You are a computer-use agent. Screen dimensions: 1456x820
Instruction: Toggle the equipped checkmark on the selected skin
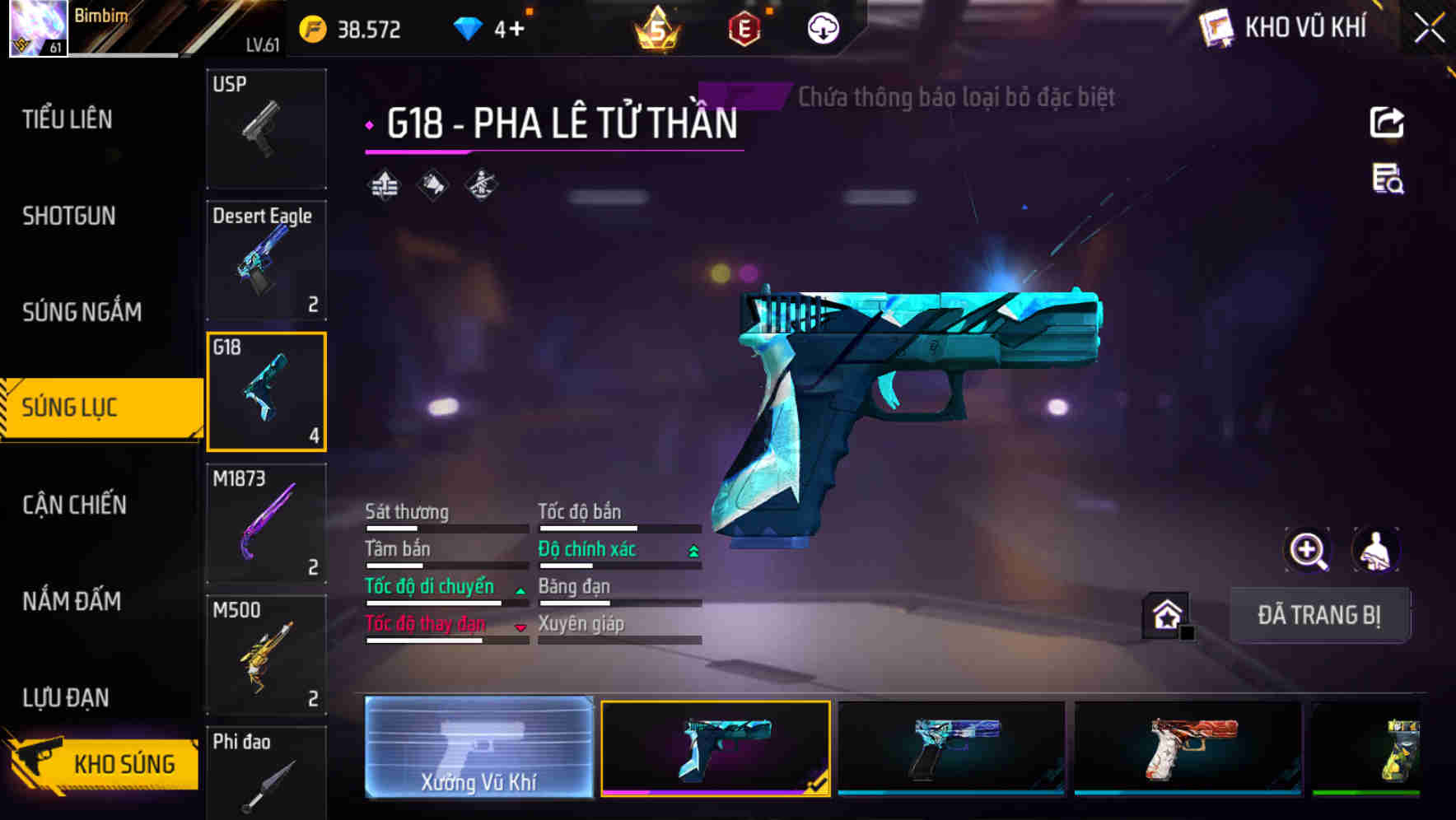click(815, 786)
